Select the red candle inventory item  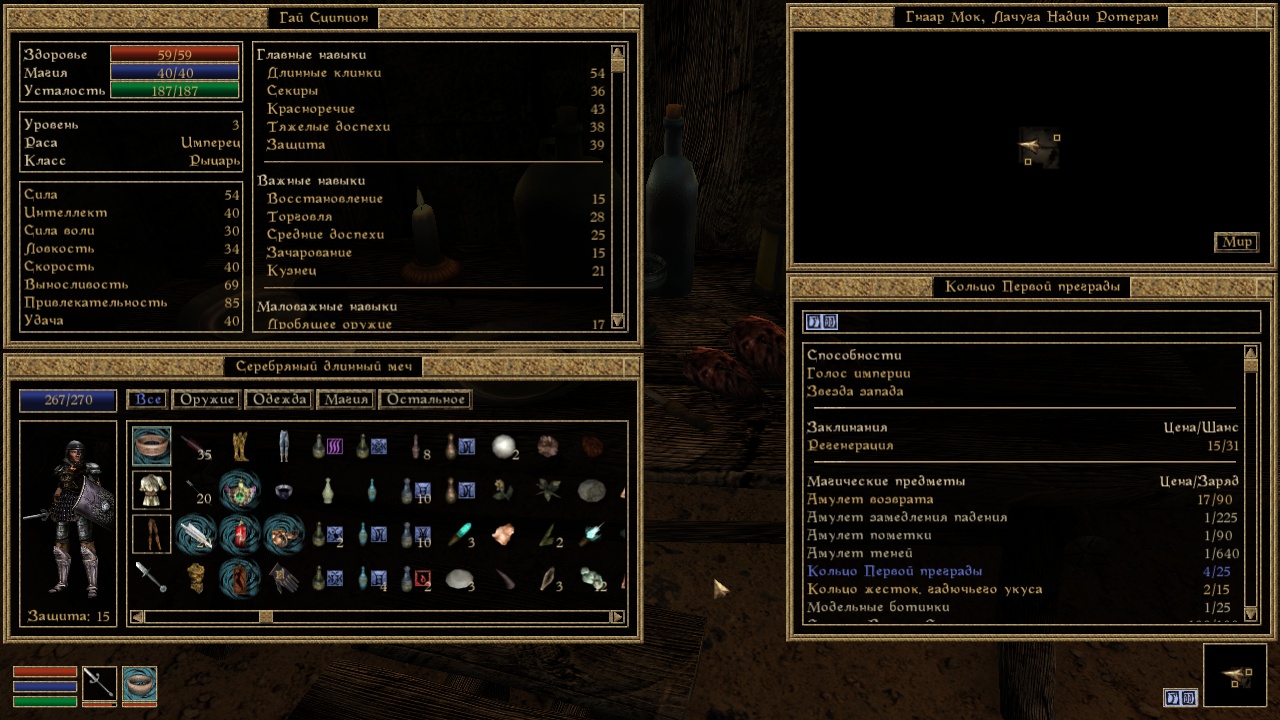pos(239,534)
